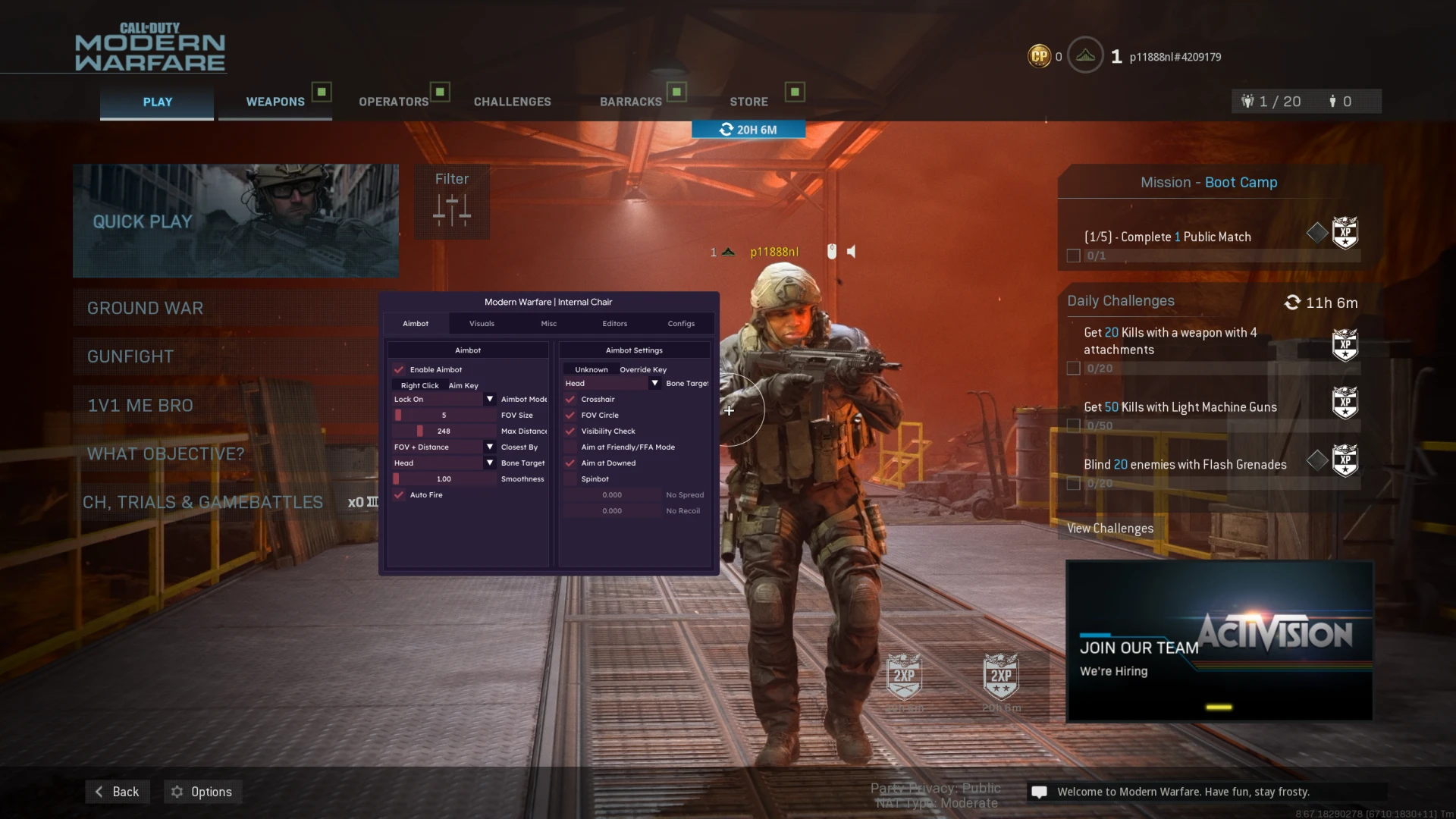
Task: Select the Barracks tab
Action: (x=631, y=102)
